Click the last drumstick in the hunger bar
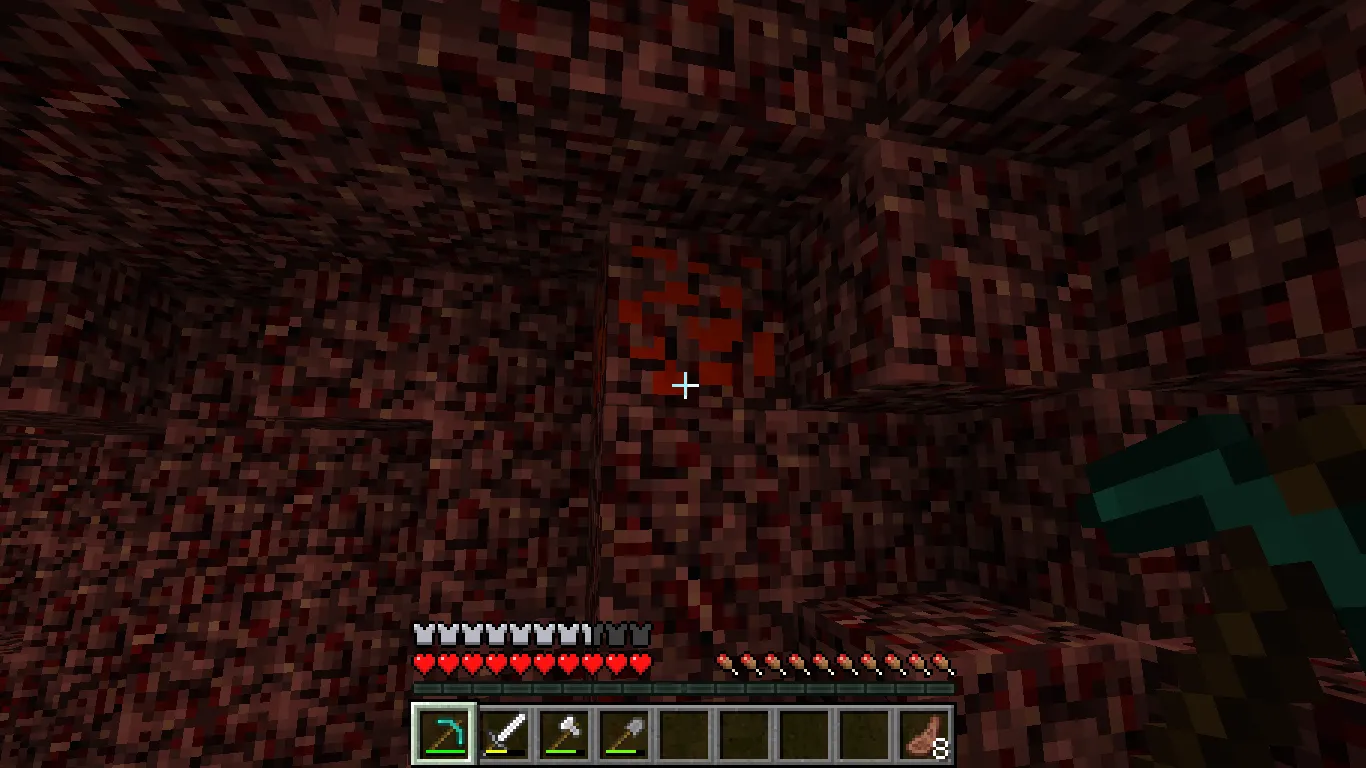The image size is (1366, 768). point(940,661)
